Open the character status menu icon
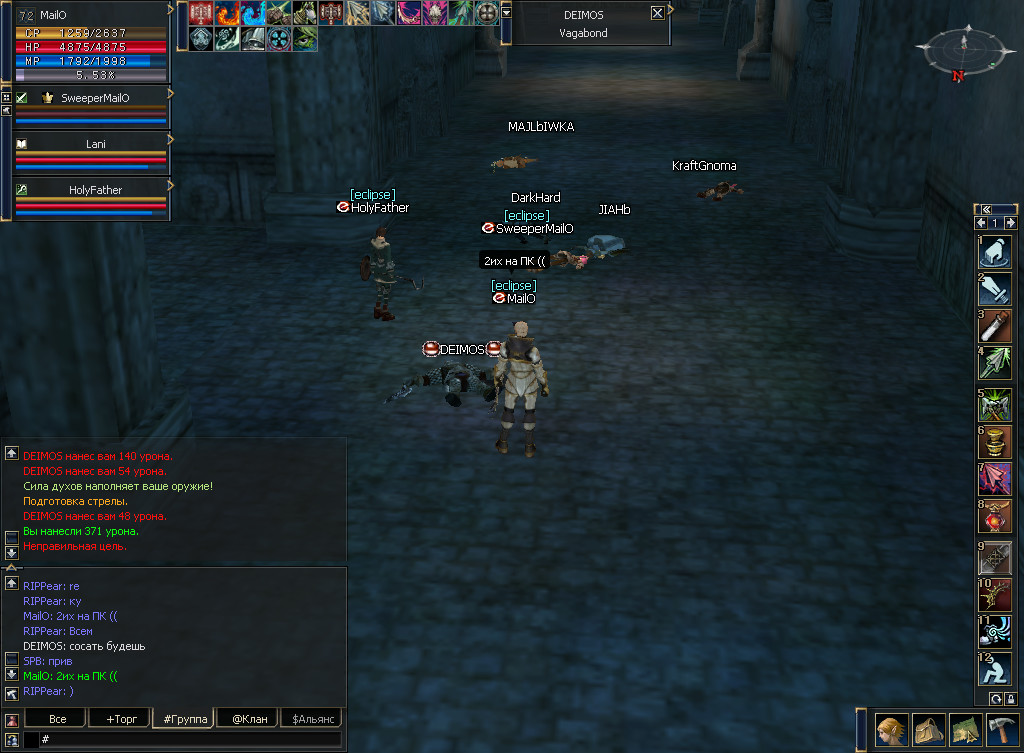 [x=892, y=730]
